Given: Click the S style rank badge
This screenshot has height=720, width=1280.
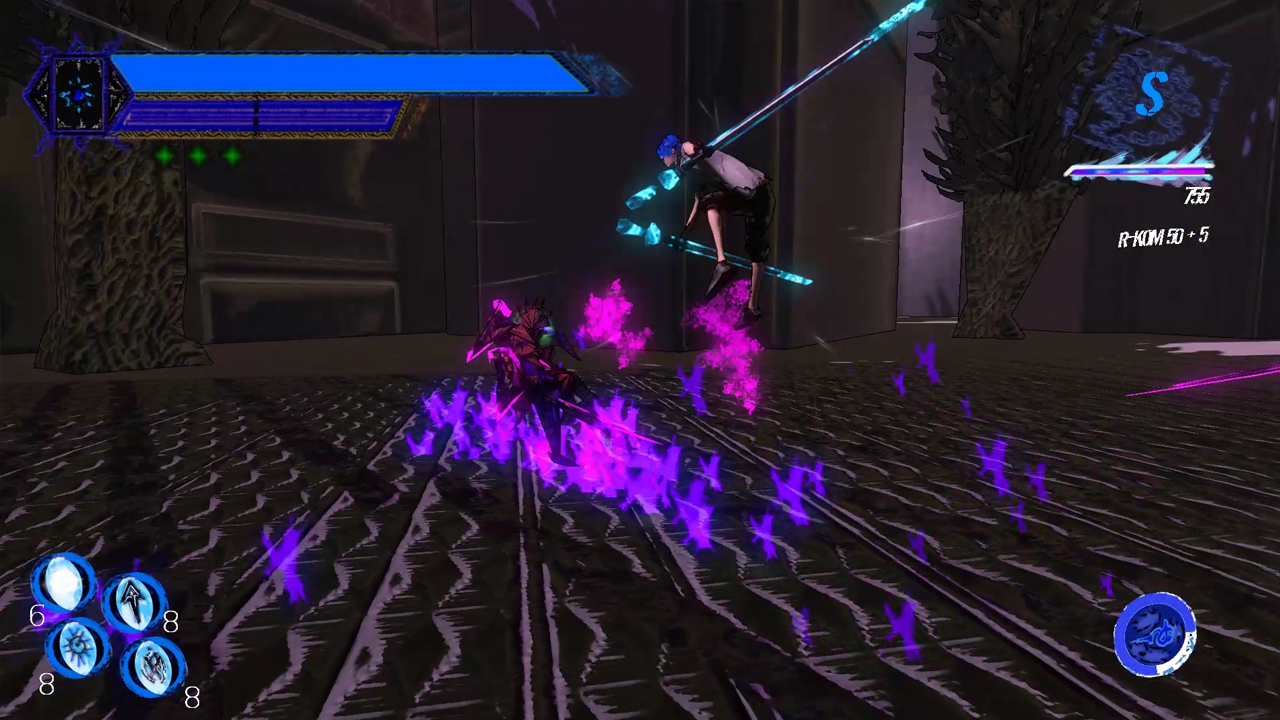Looking at the screenshot, I should pyautogui.click(x=1151, y=96).
